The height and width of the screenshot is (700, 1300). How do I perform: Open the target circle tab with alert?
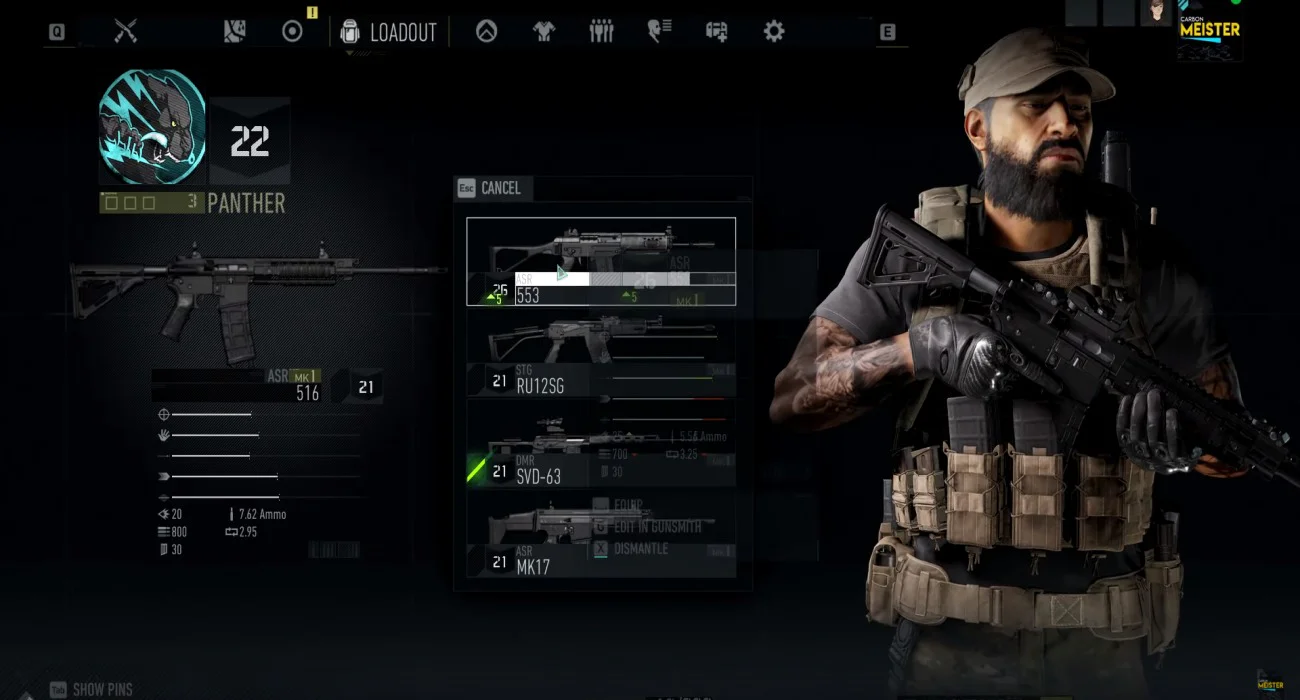(292, 32)
